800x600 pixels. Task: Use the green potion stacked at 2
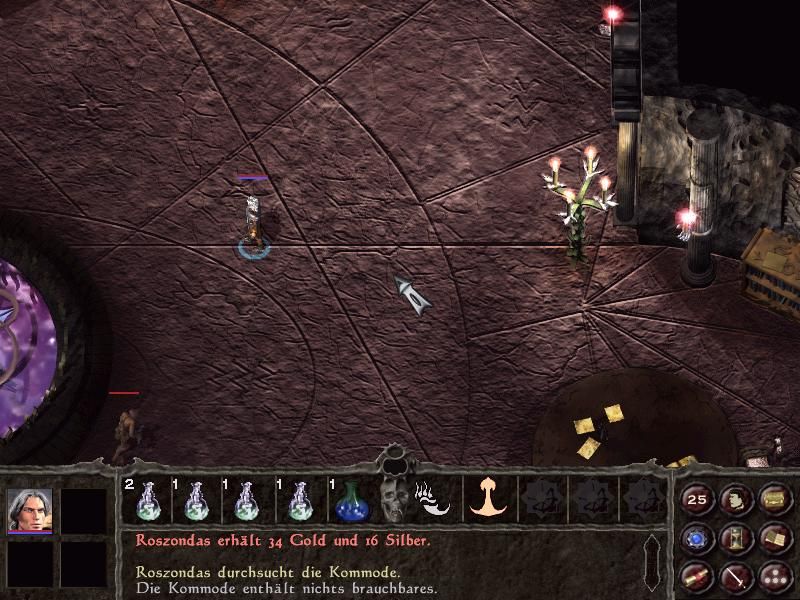click(x=144, y=500)
